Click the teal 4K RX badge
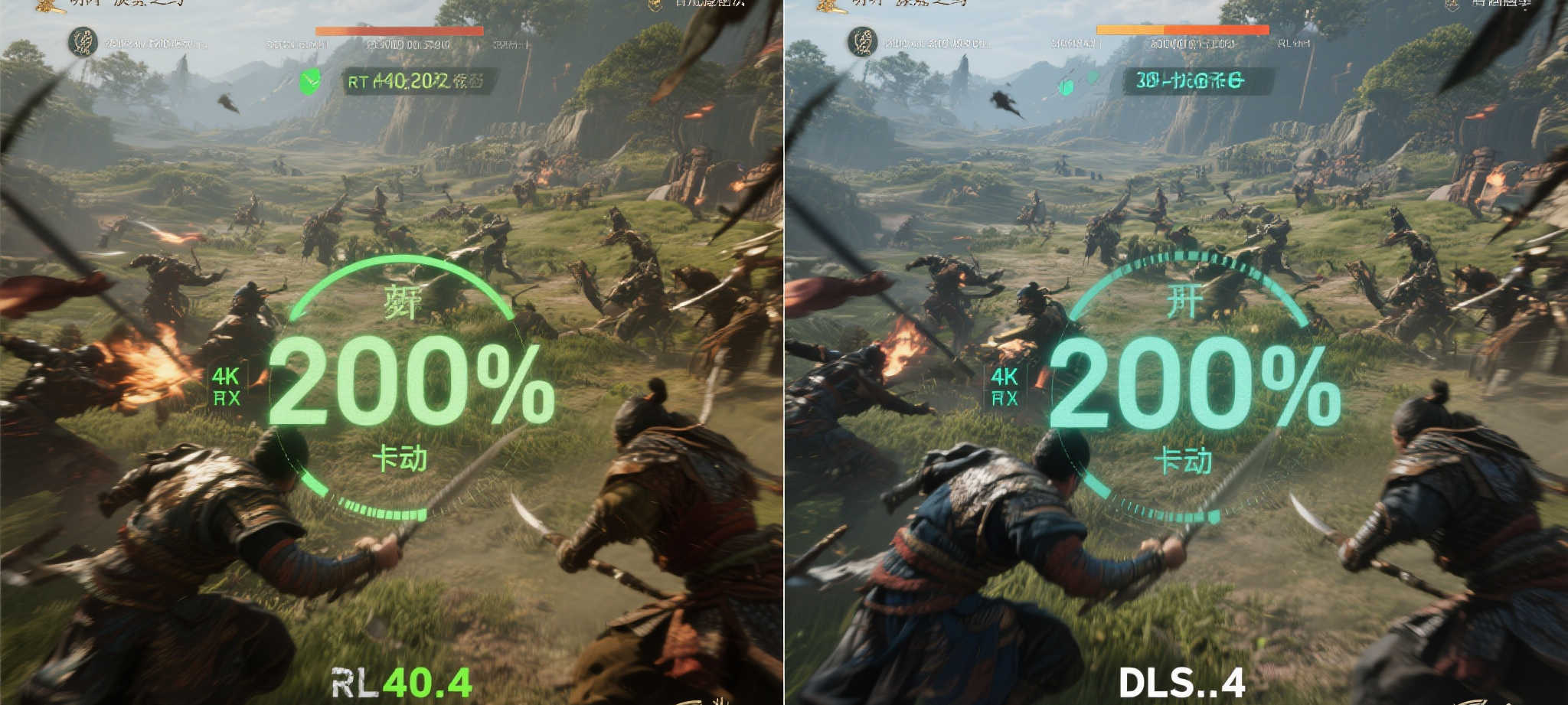 tap(1004, 387)
